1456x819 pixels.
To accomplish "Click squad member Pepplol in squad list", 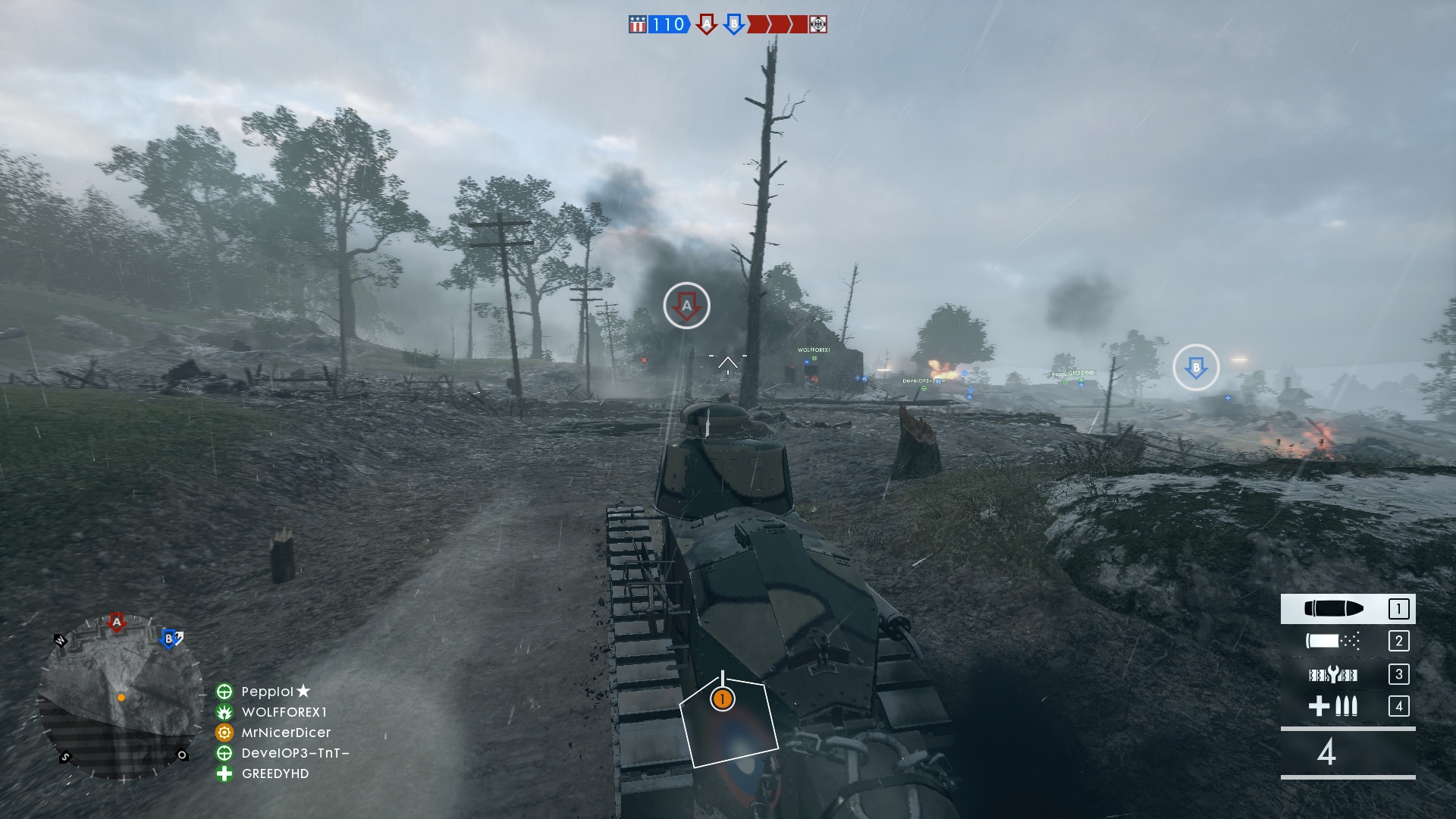I will tap(267, 692).
